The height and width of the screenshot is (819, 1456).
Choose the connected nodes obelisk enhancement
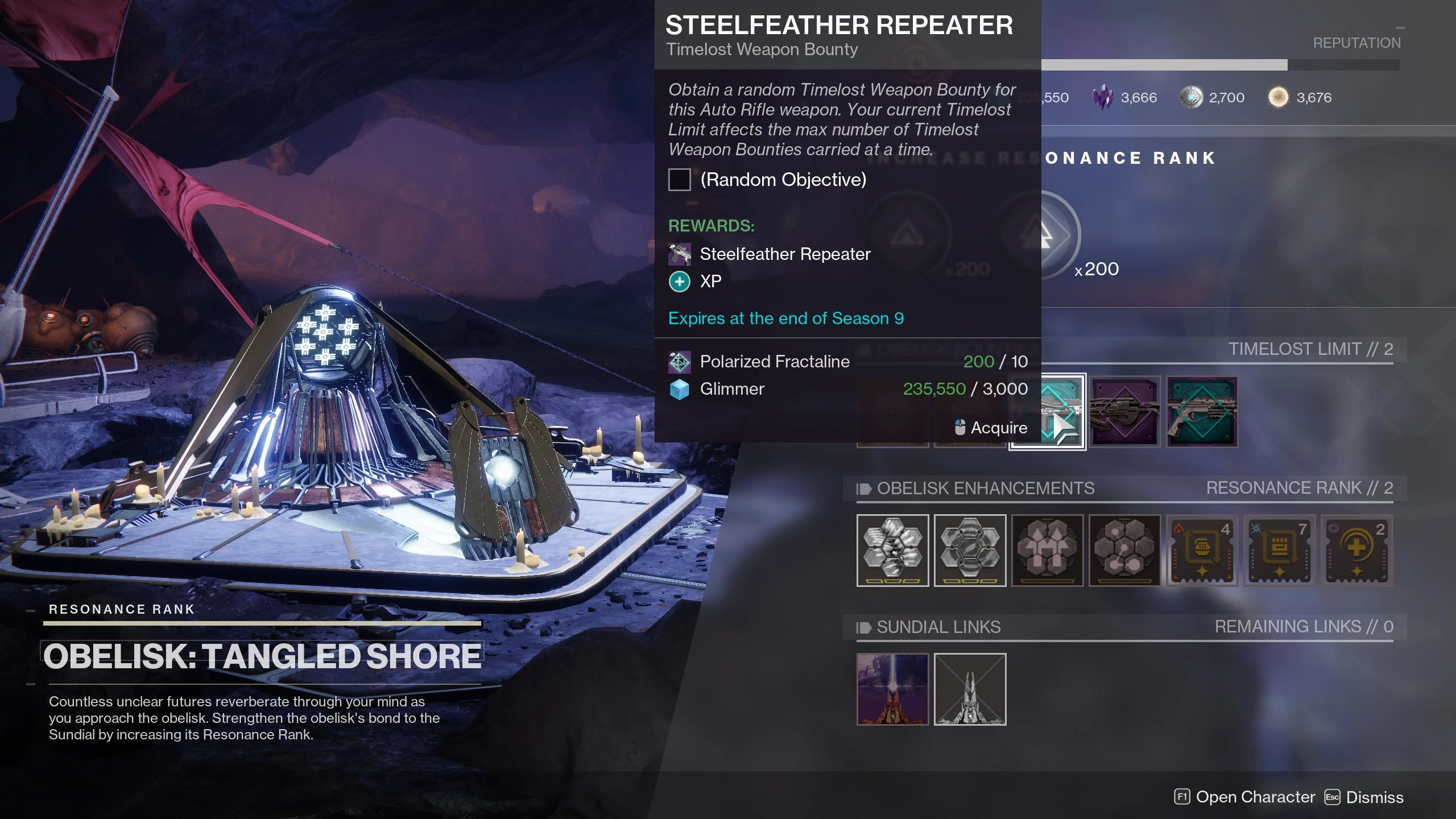(x=1124, y=550)
